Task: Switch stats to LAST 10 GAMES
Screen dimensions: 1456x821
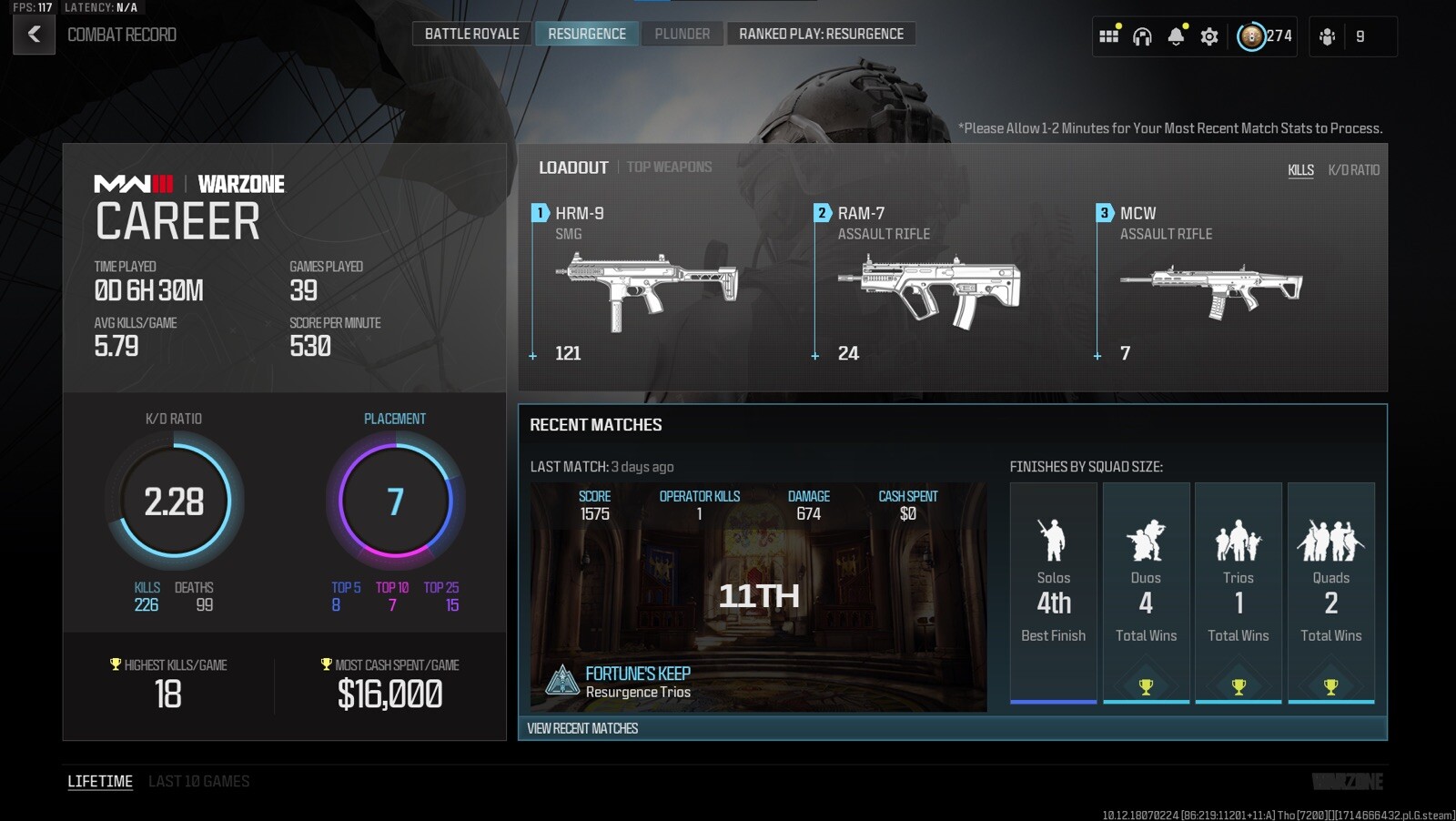Action: [198, 781]
